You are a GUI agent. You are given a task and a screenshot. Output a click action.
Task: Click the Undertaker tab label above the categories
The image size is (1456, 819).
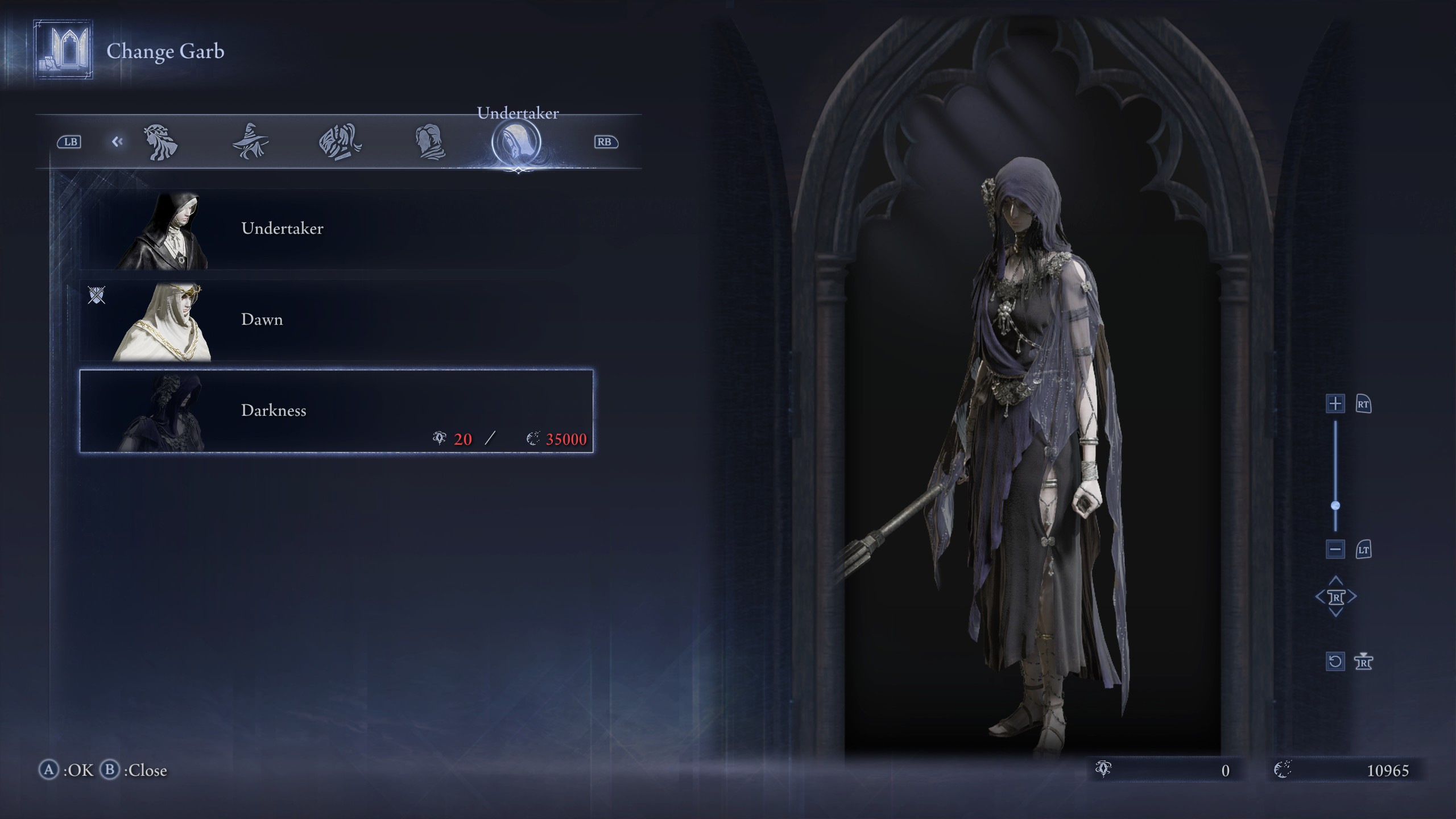[518, 112]
